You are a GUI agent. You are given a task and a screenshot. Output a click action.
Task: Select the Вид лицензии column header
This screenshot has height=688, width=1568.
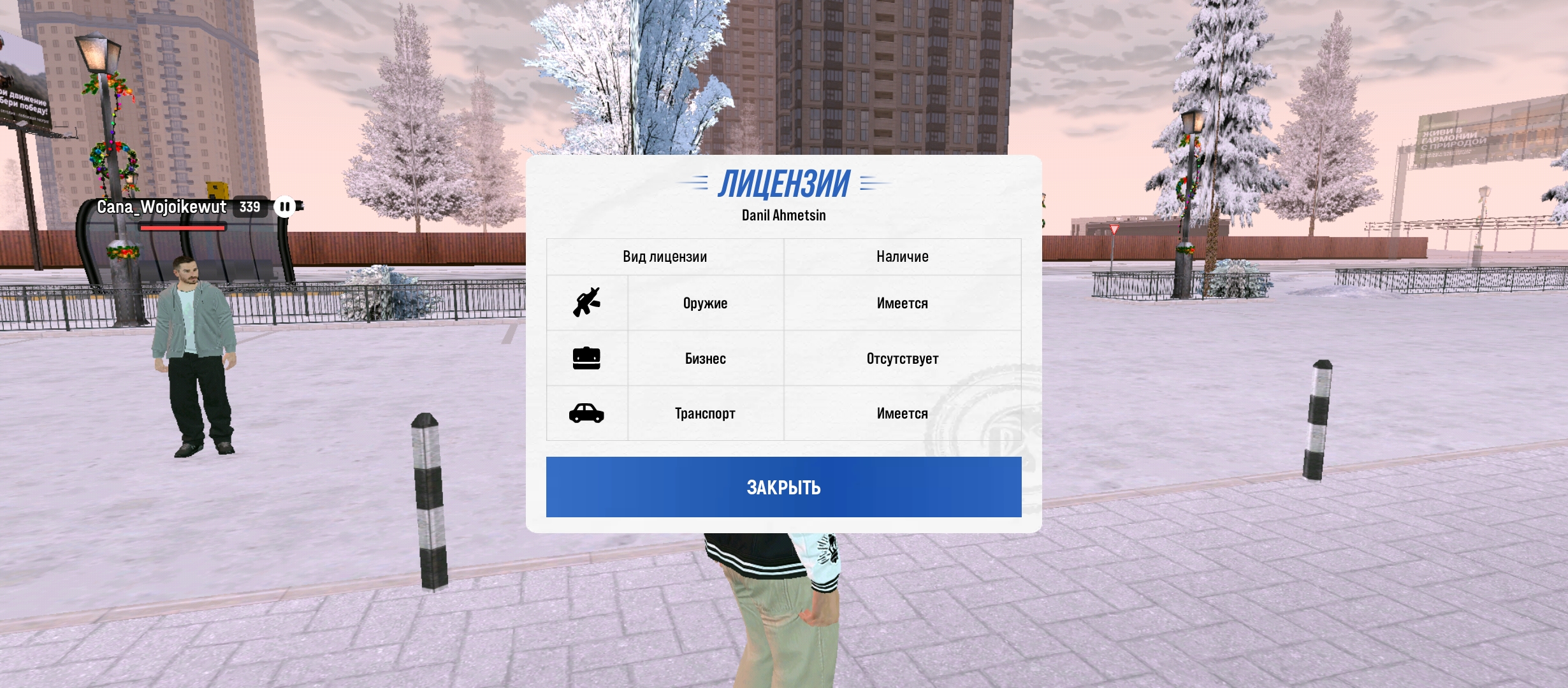click(x=665, y=256)
